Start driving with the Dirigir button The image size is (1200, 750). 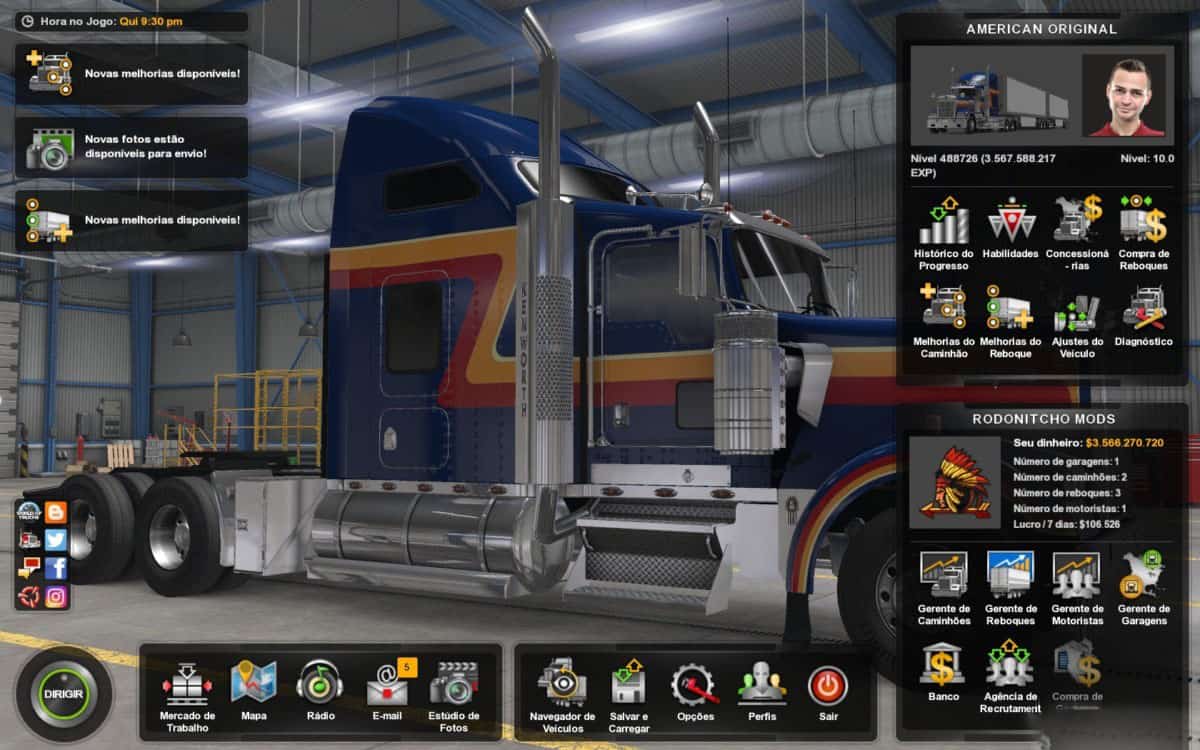pos(64,693)
